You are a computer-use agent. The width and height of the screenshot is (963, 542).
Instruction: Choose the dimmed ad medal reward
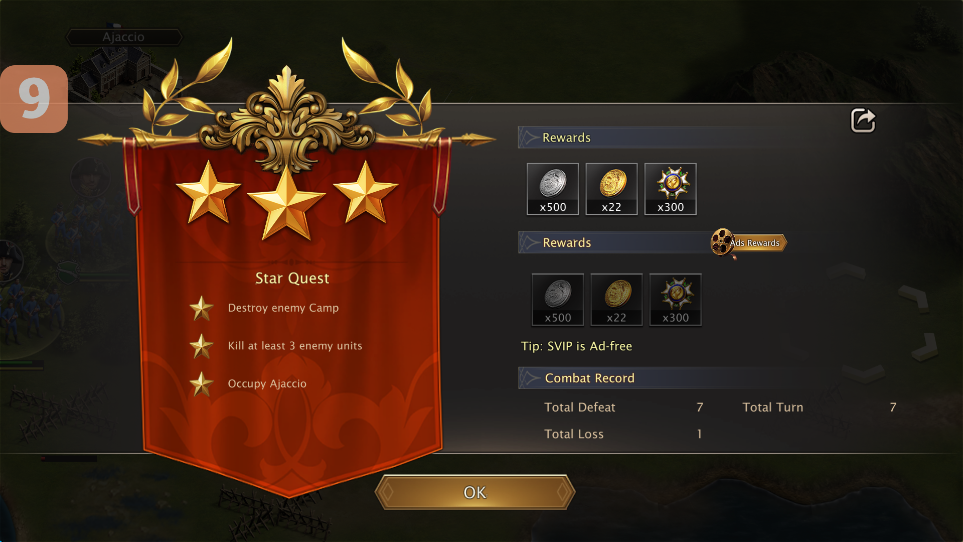(675, 299)
